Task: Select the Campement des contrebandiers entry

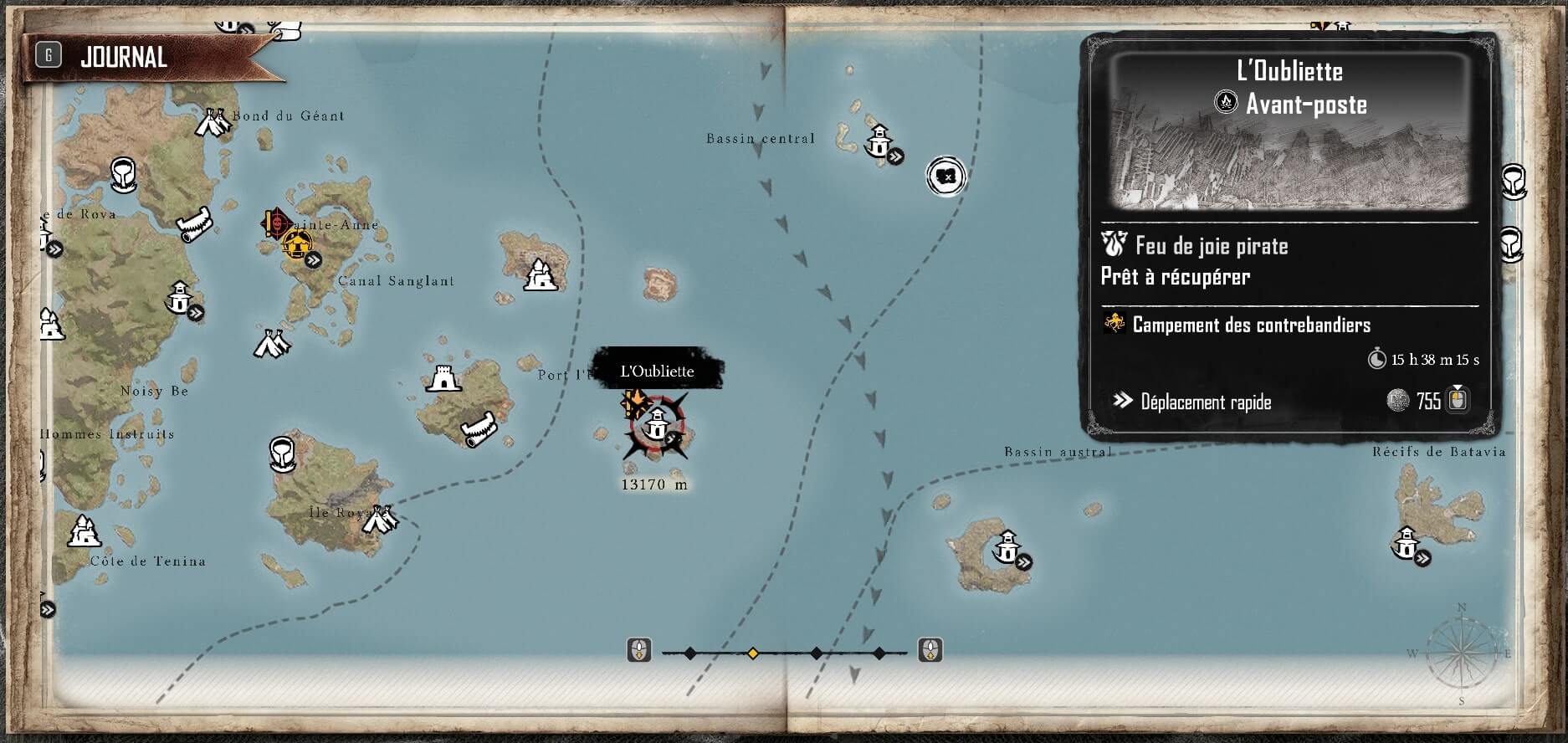Action: point(1250,325)
